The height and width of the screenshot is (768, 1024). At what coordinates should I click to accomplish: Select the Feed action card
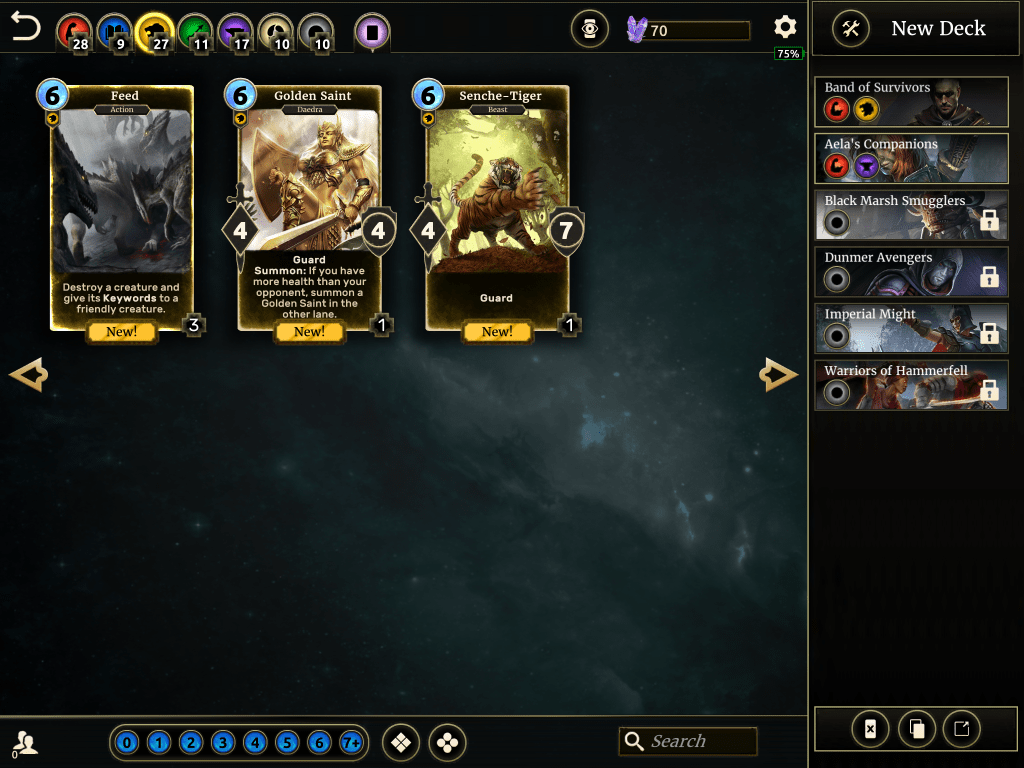point(123,208)
